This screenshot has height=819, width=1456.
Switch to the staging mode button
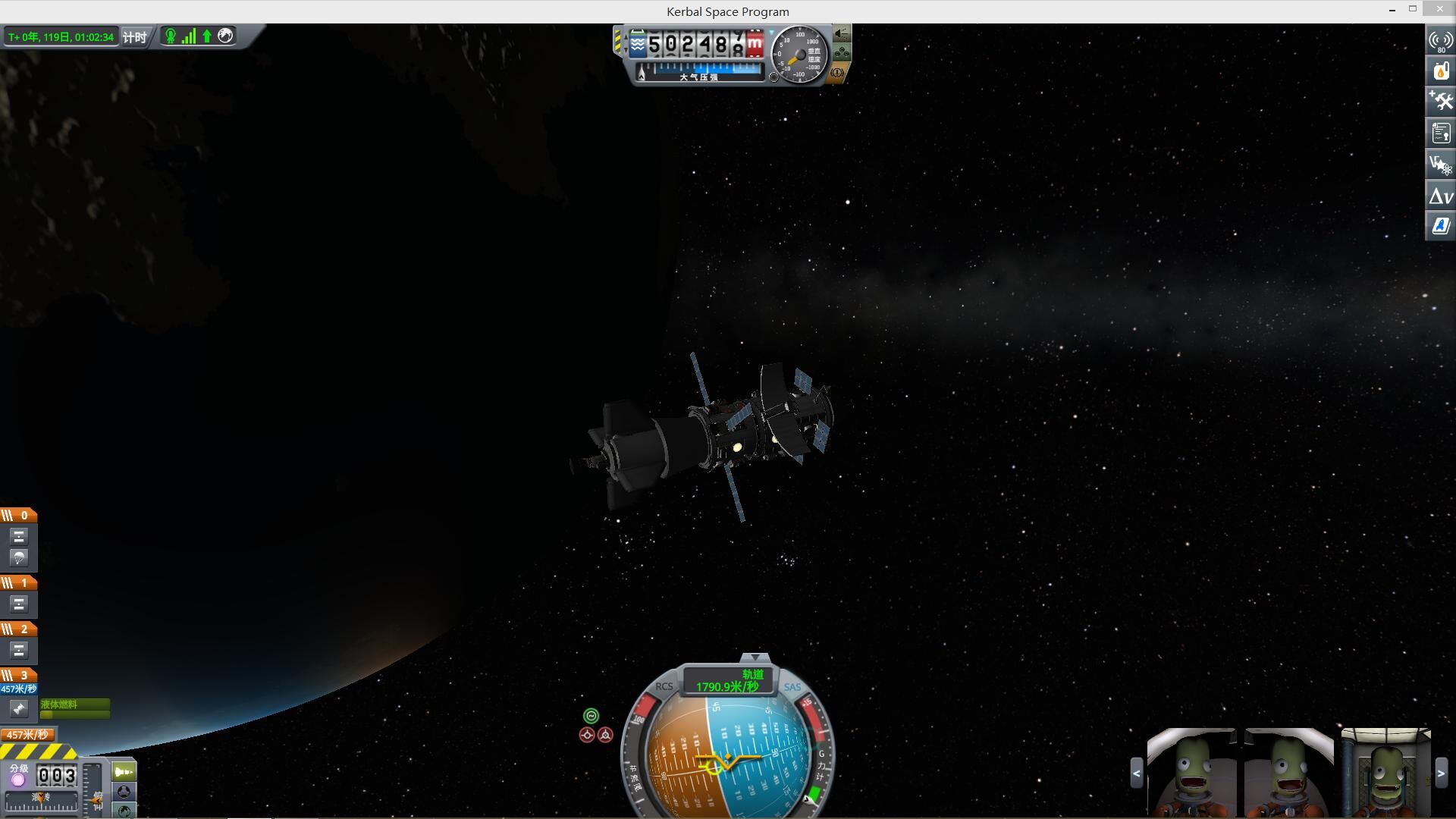[124, 772]
